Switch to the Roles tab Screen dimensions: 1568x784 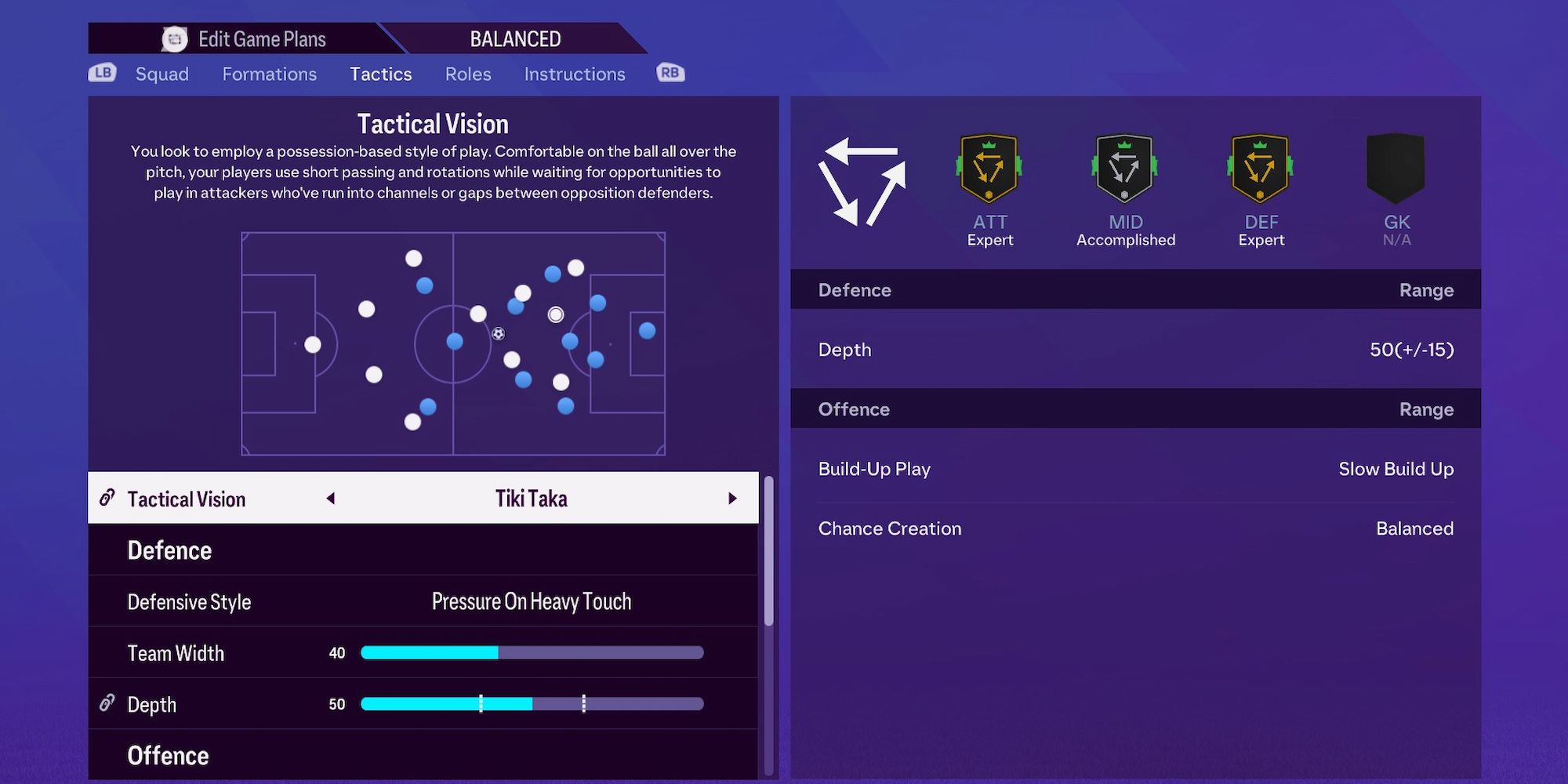(467, 74)
